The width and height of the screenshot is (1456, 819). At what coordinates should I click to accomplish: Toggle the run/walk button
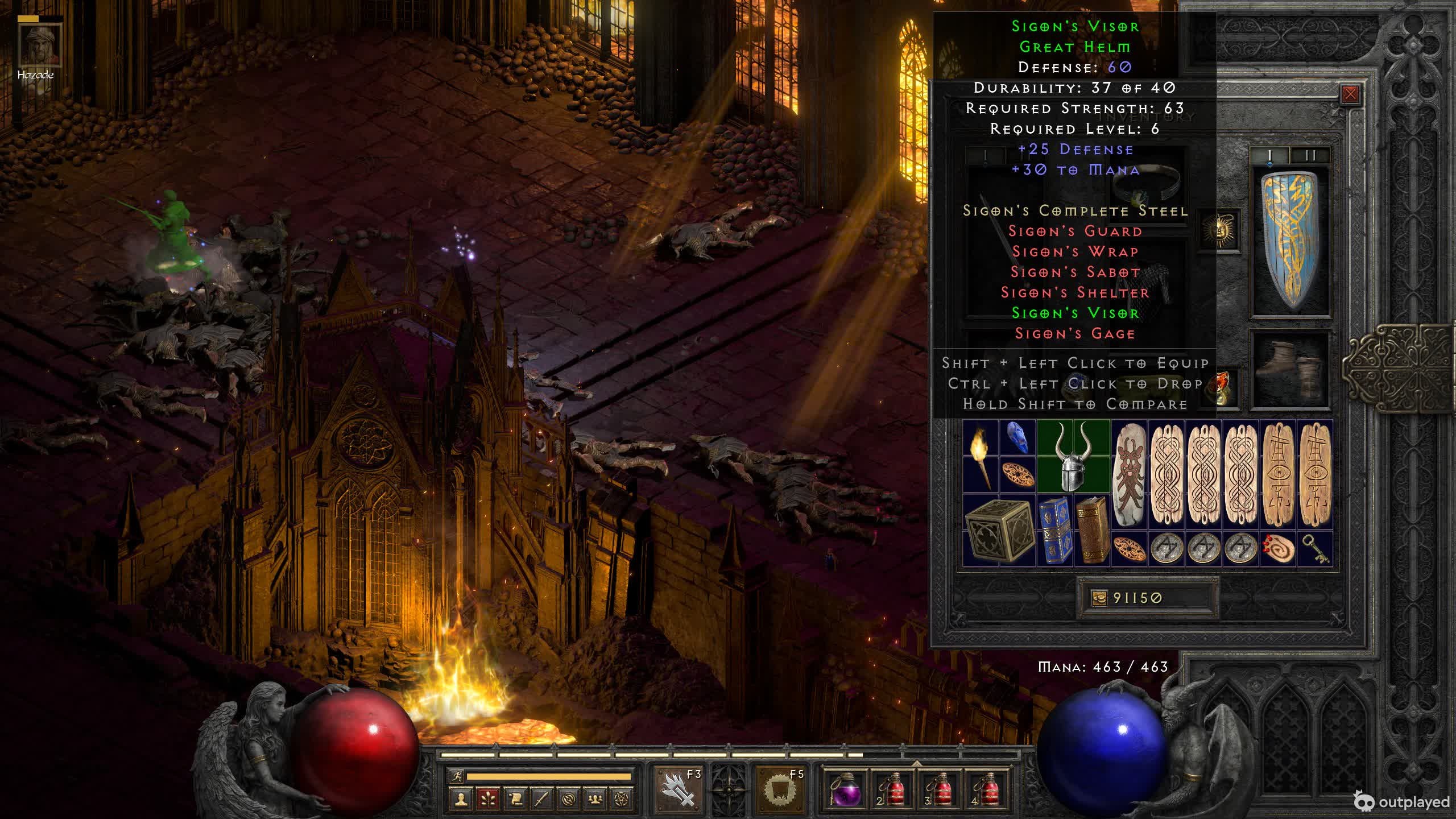click(x=456, y=776)
